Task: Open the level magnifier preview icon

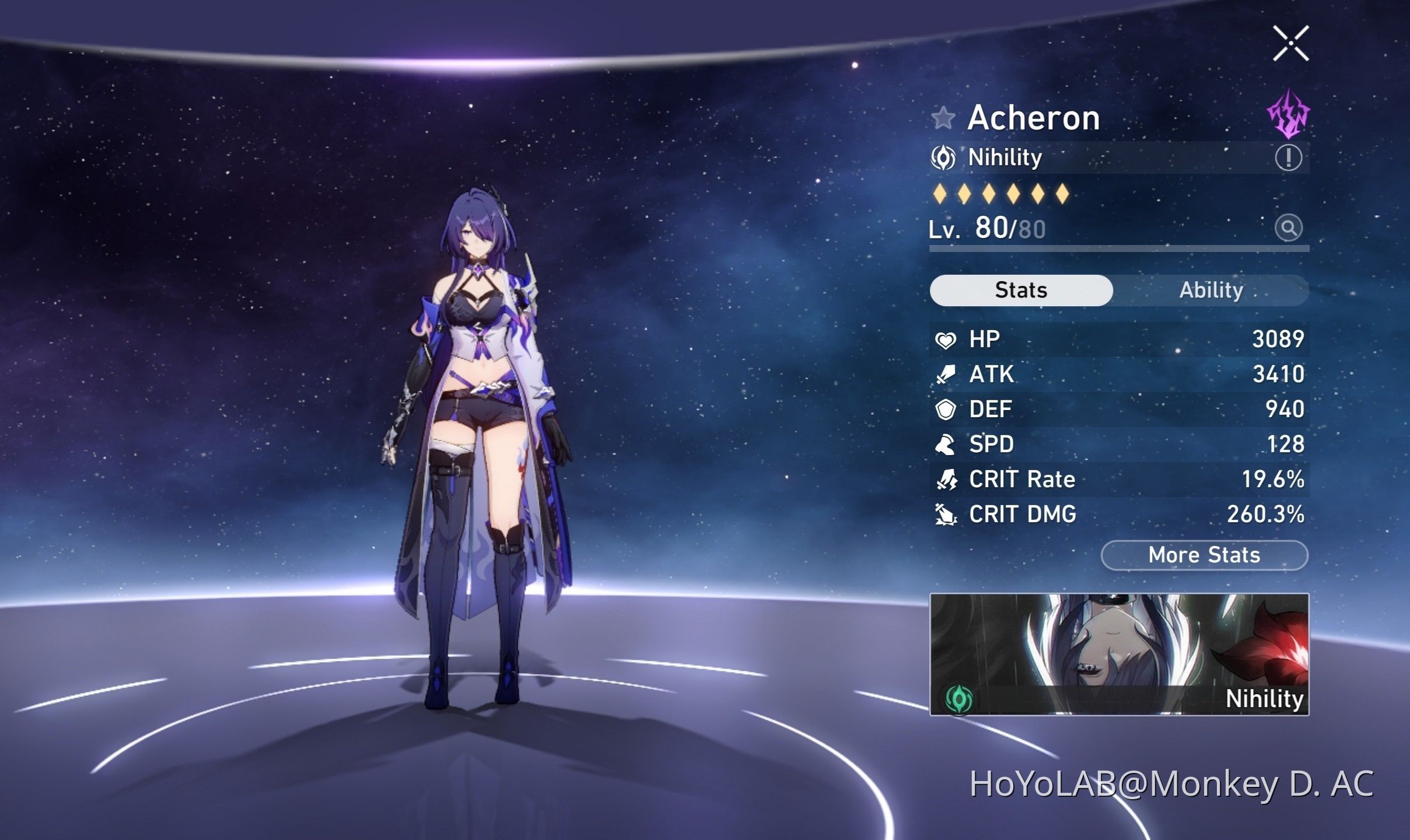Action: point(1288,228)
